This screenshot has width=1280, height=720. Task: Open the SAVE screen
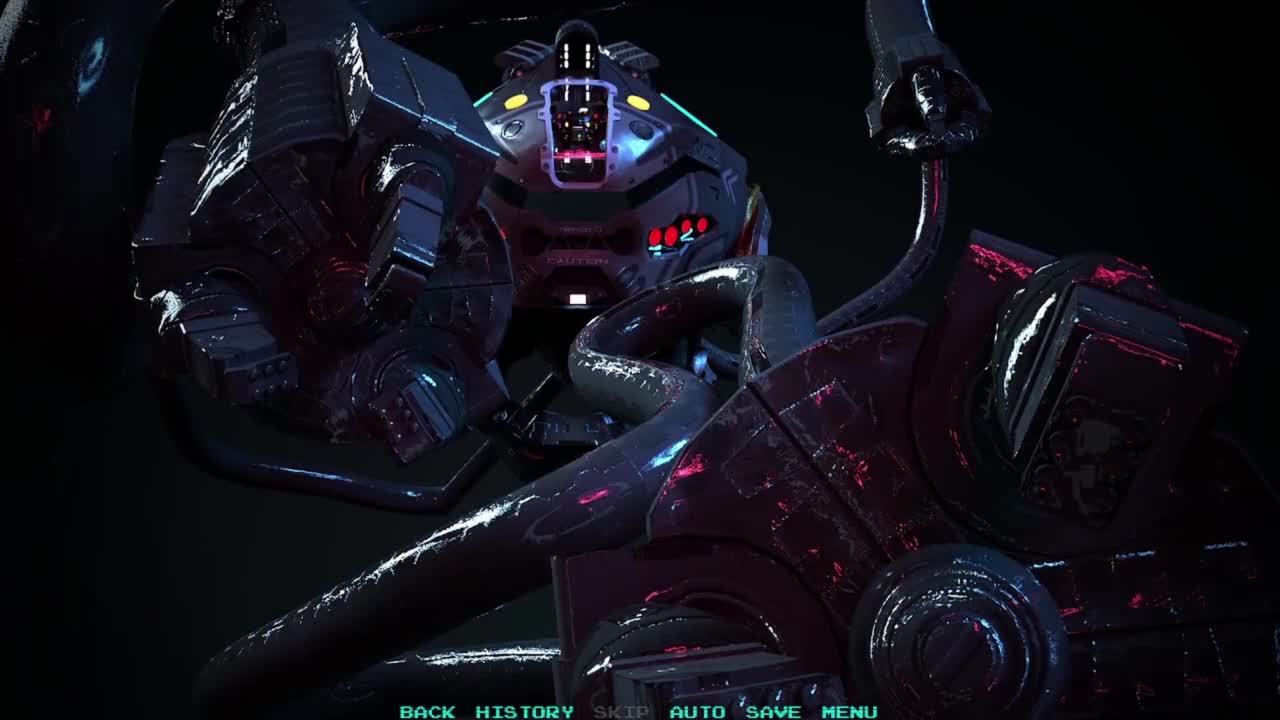(x=773, y=712)
